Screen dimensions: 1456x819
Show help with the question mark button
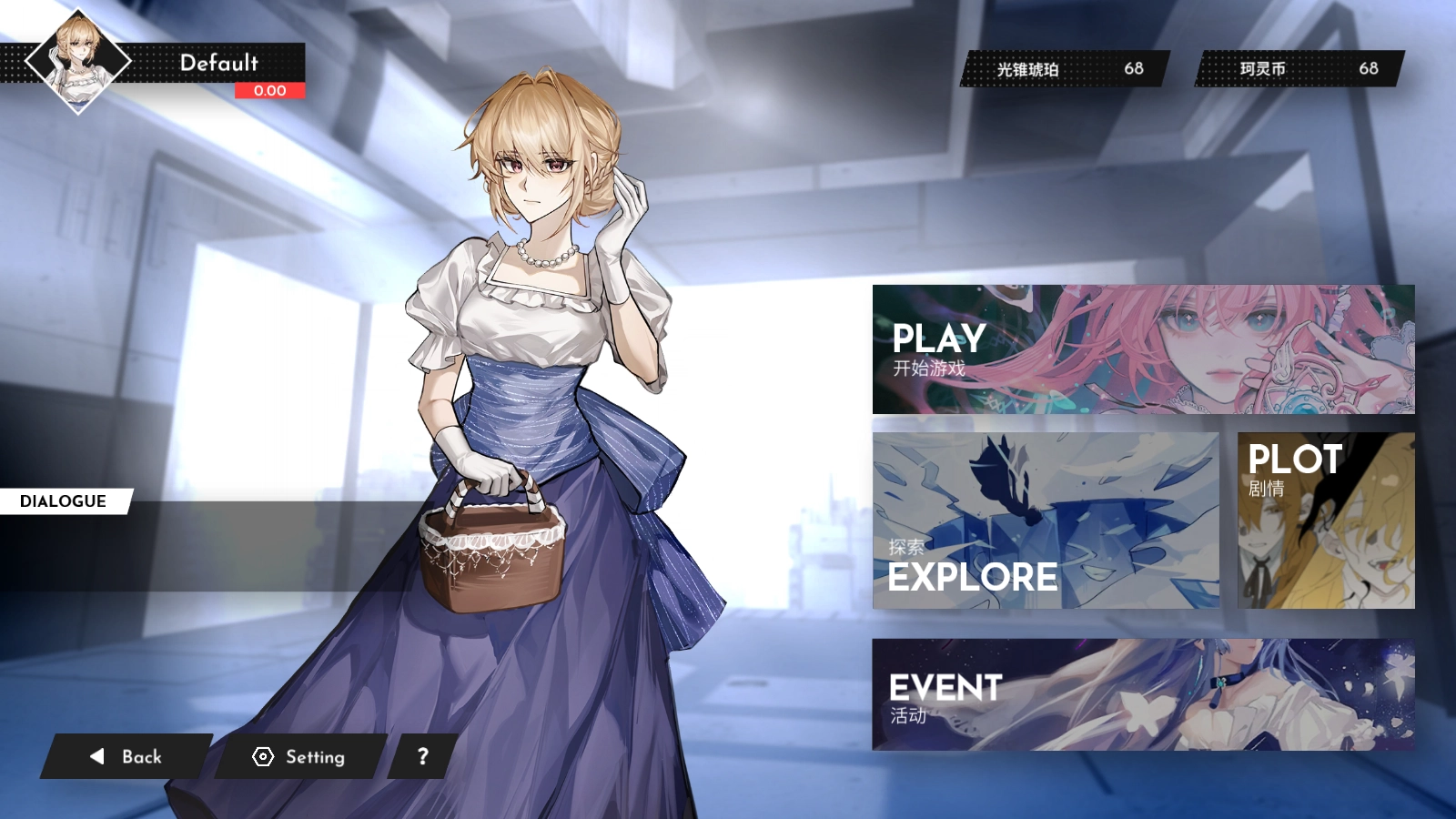(422, 756)
